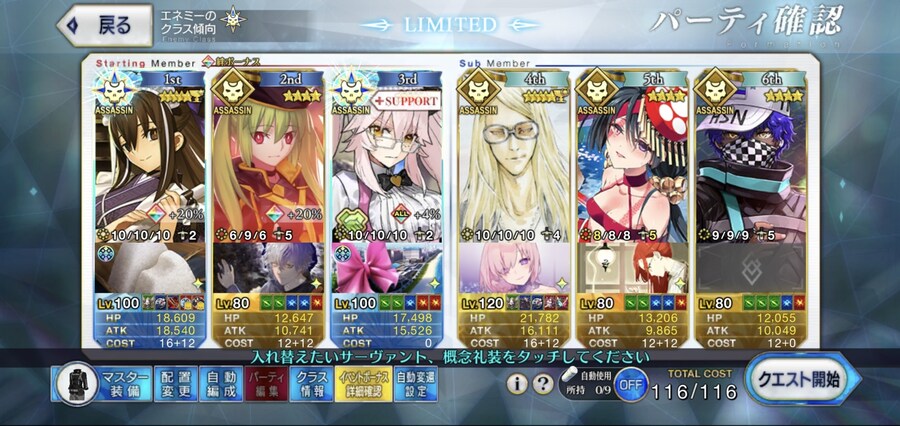Tap the pink bow craft essence
The image size is (900, 426).
[387, 268]
